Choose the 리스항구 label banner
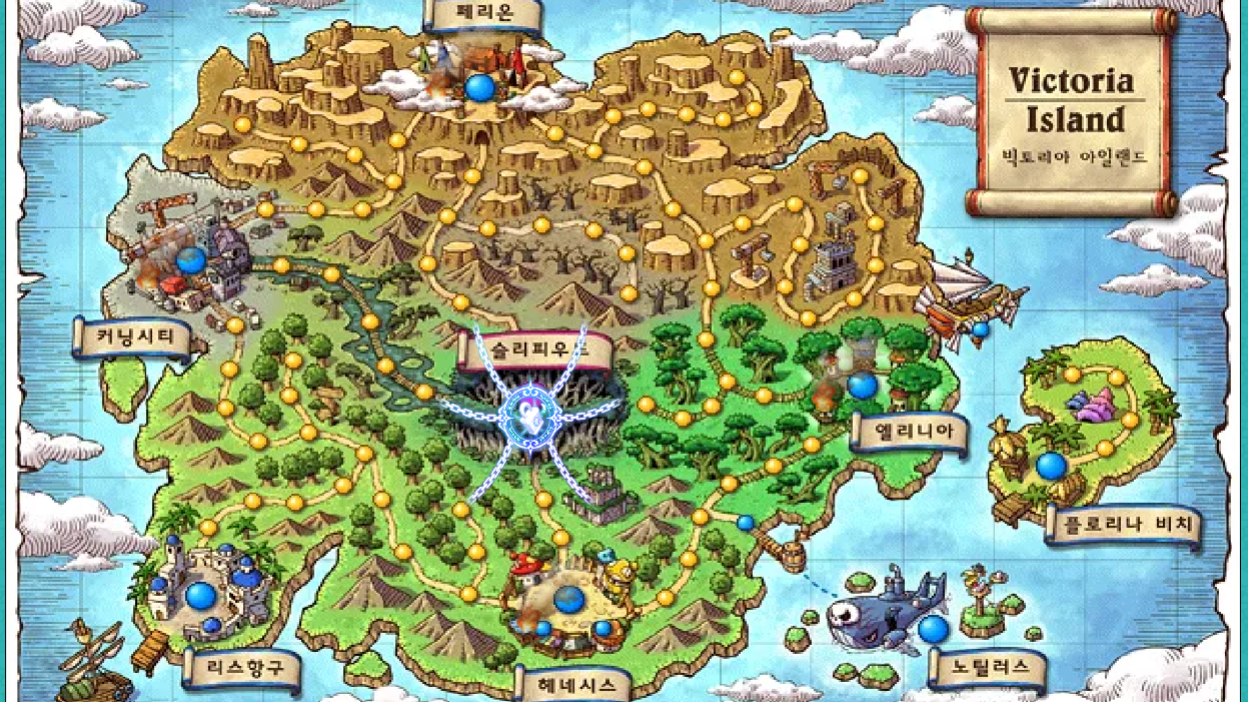 pos(241,669)
